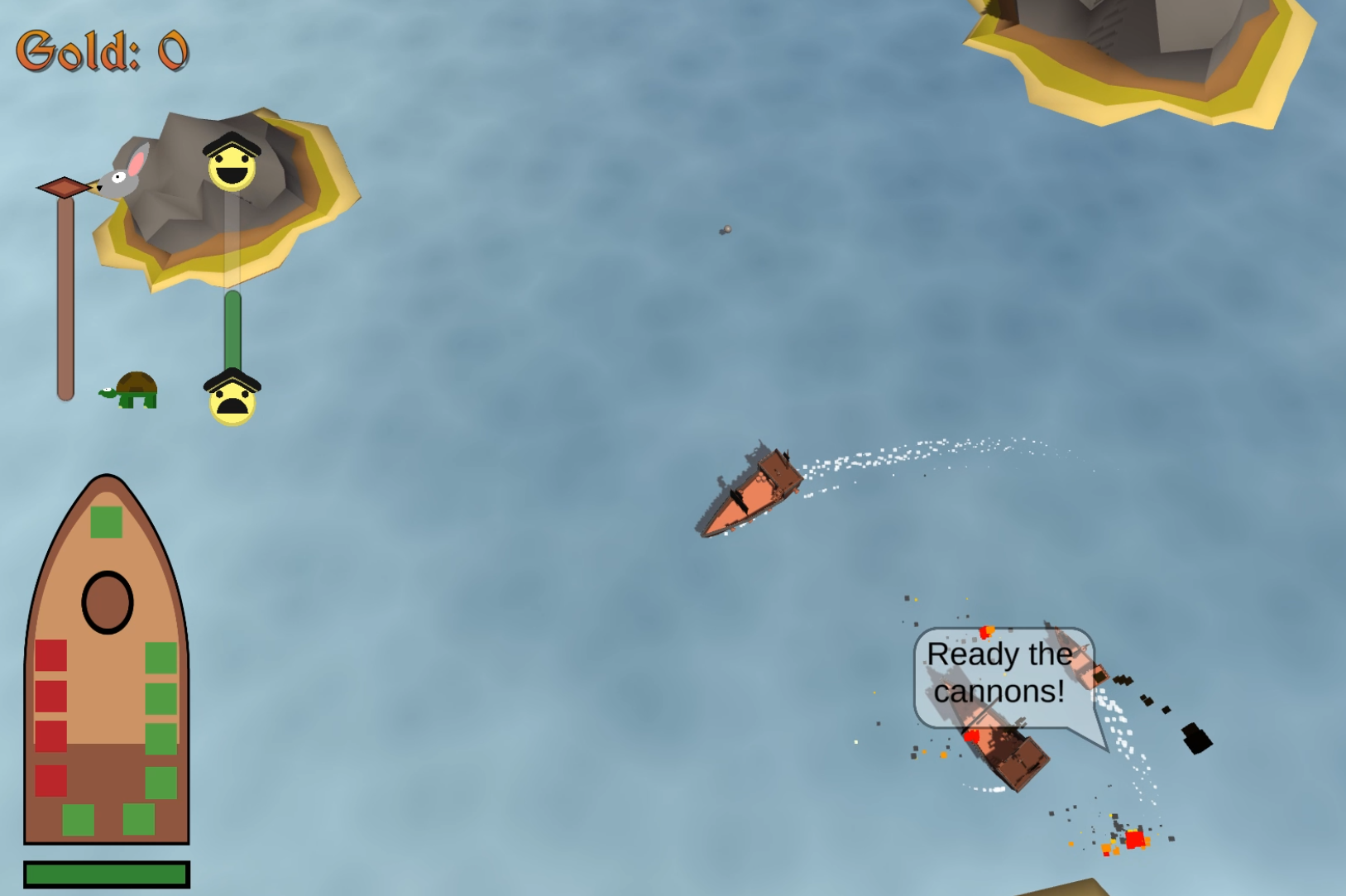Click the second red slot on the port side
Screen dimensions: 1346x896
click(51, 695)
